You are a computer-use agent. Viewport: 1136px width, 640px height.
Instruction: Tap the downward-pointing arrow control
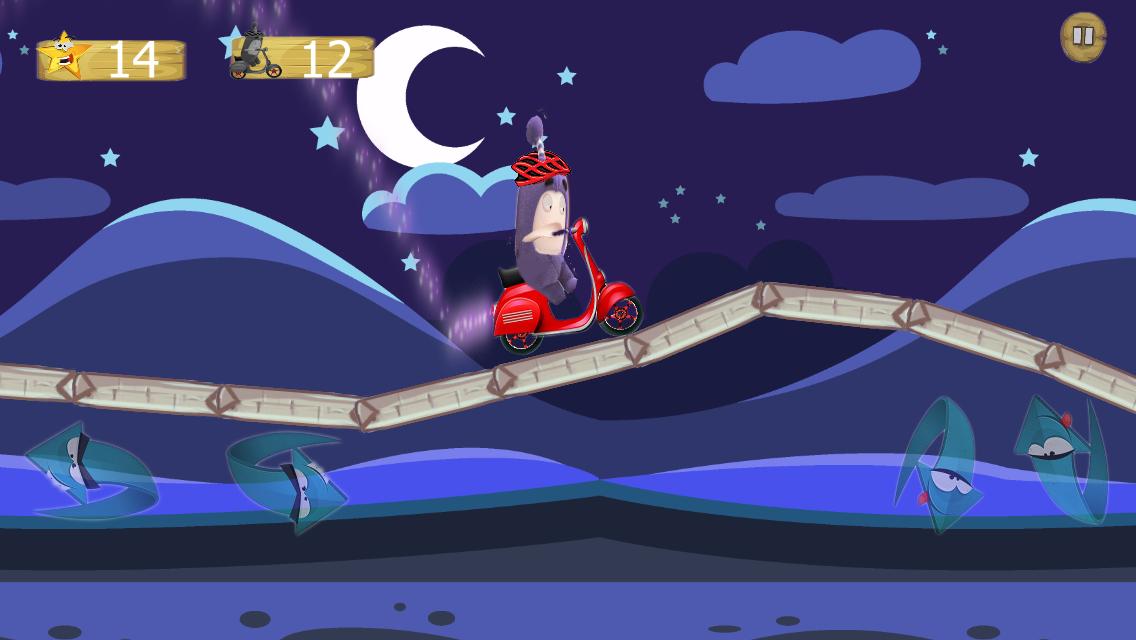click(x=939, y=465)
